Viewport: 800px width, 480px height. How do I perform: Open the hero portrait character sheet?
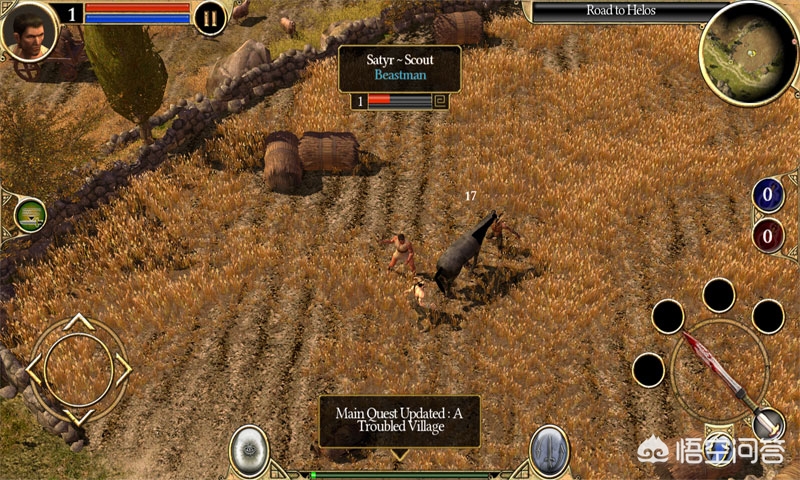click(29, 30)
